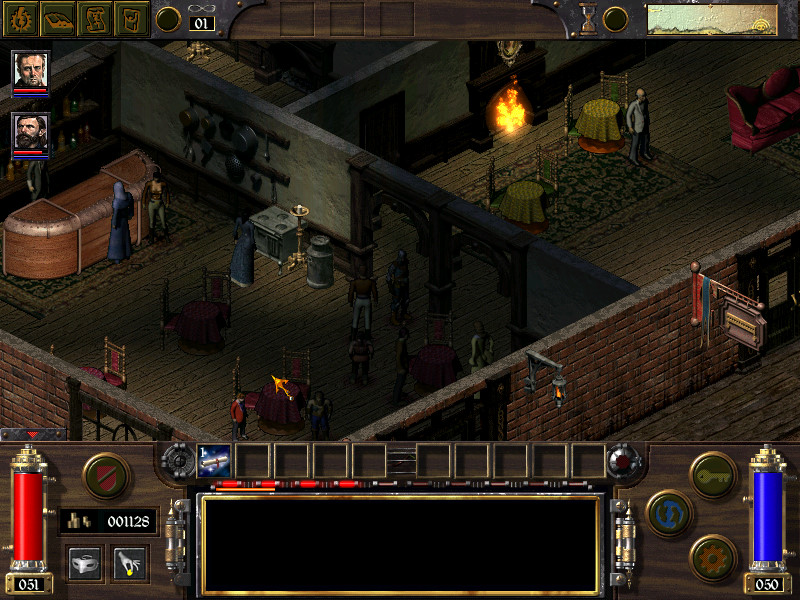Activate the mask sneak/prowl skill button
800x600 pixels.
tap(85, 563)
